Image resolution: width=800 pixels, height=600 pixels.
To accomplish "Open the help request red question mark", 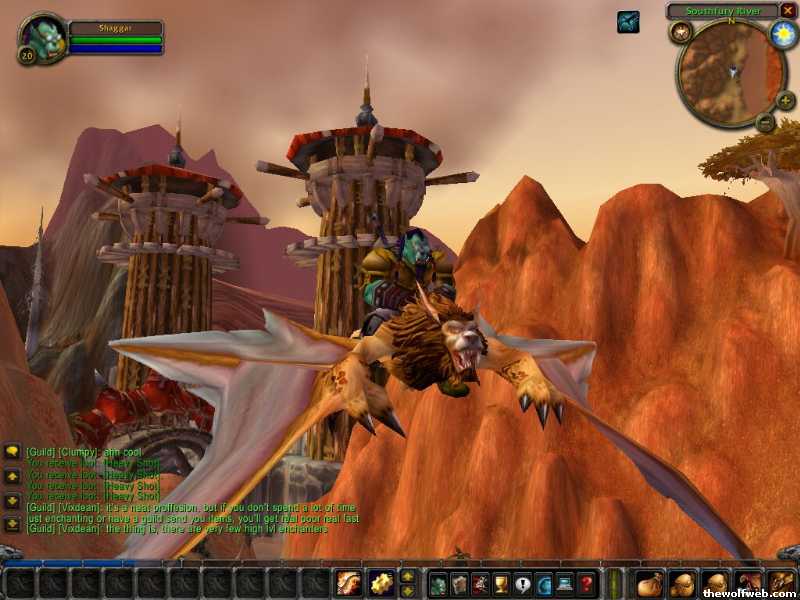I will coord(588,583).
